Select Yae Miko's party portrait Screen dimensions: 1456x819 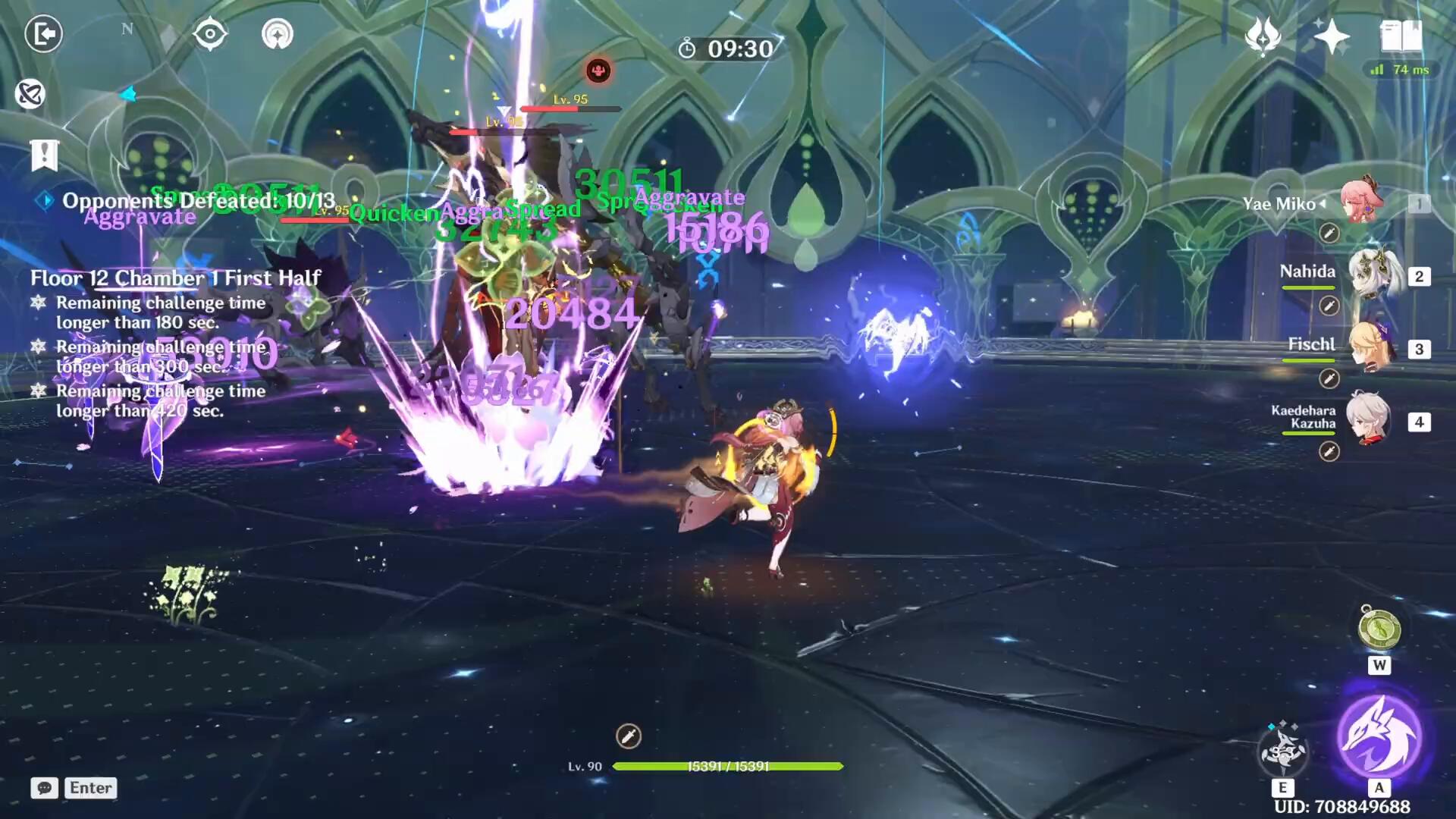(x=1361, y=202)
